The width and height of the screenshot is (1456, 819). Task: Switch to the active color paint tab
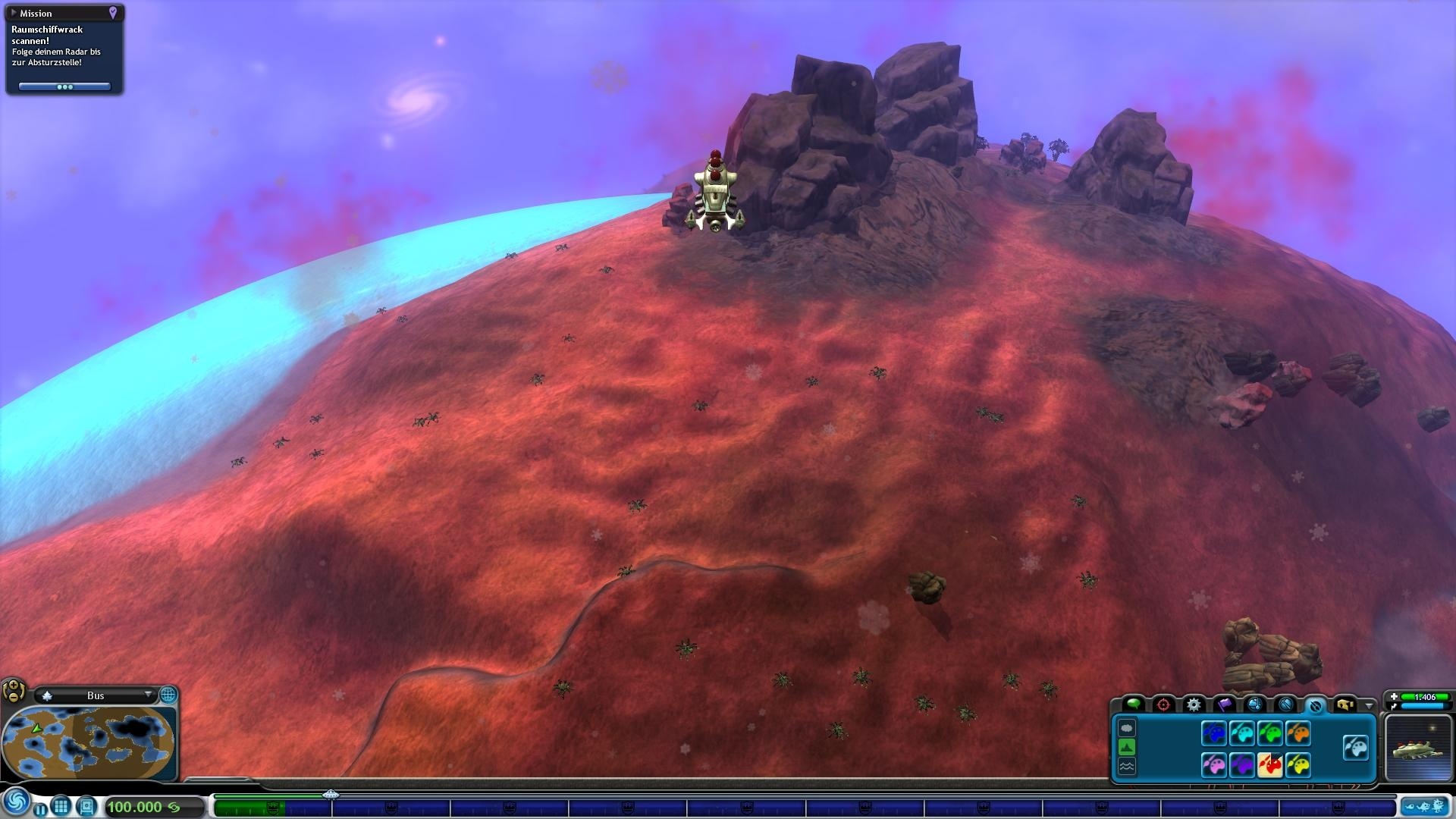(x=1316, y=705)
